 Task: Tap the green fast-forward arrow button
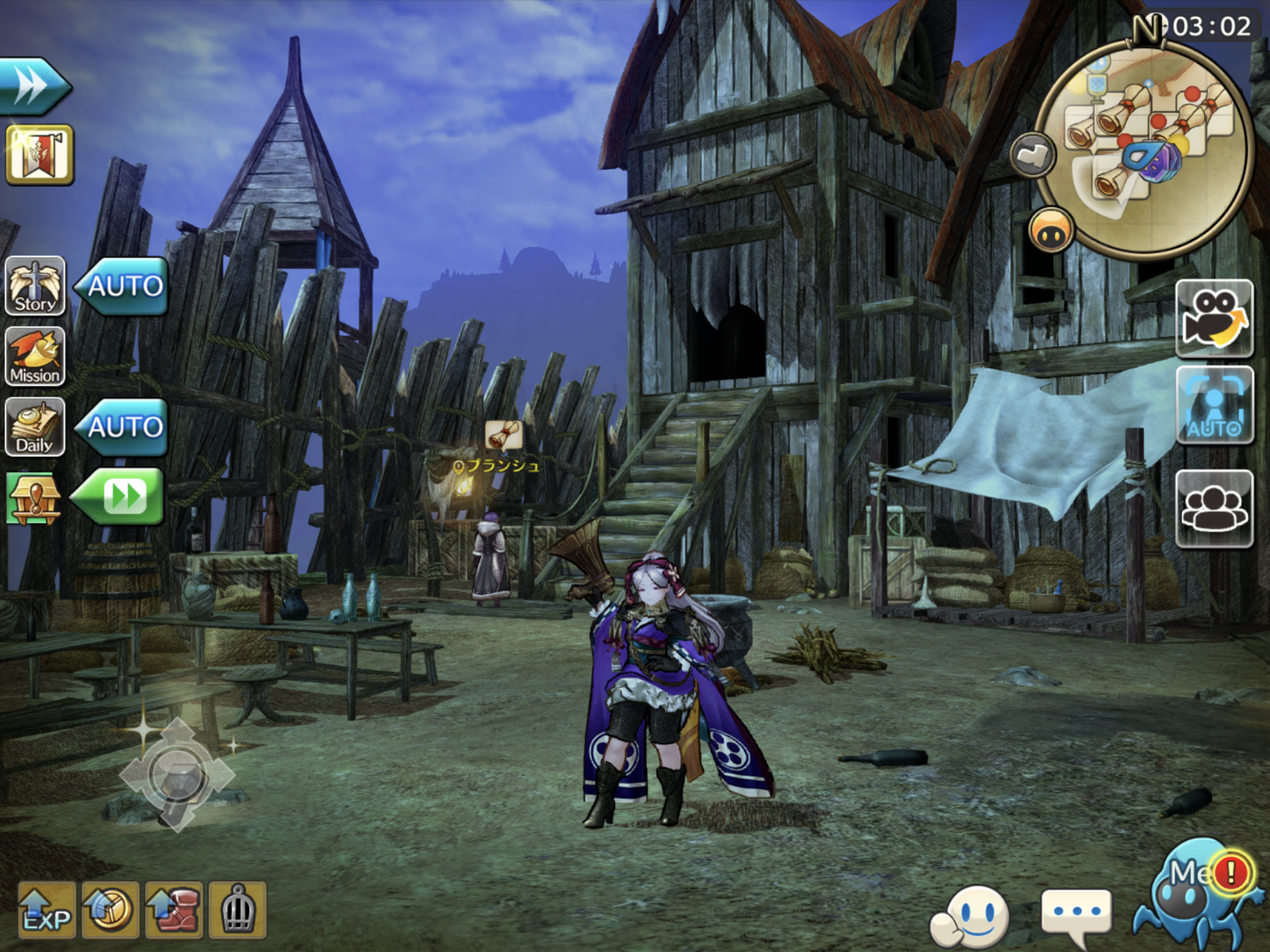pos(120,497)
